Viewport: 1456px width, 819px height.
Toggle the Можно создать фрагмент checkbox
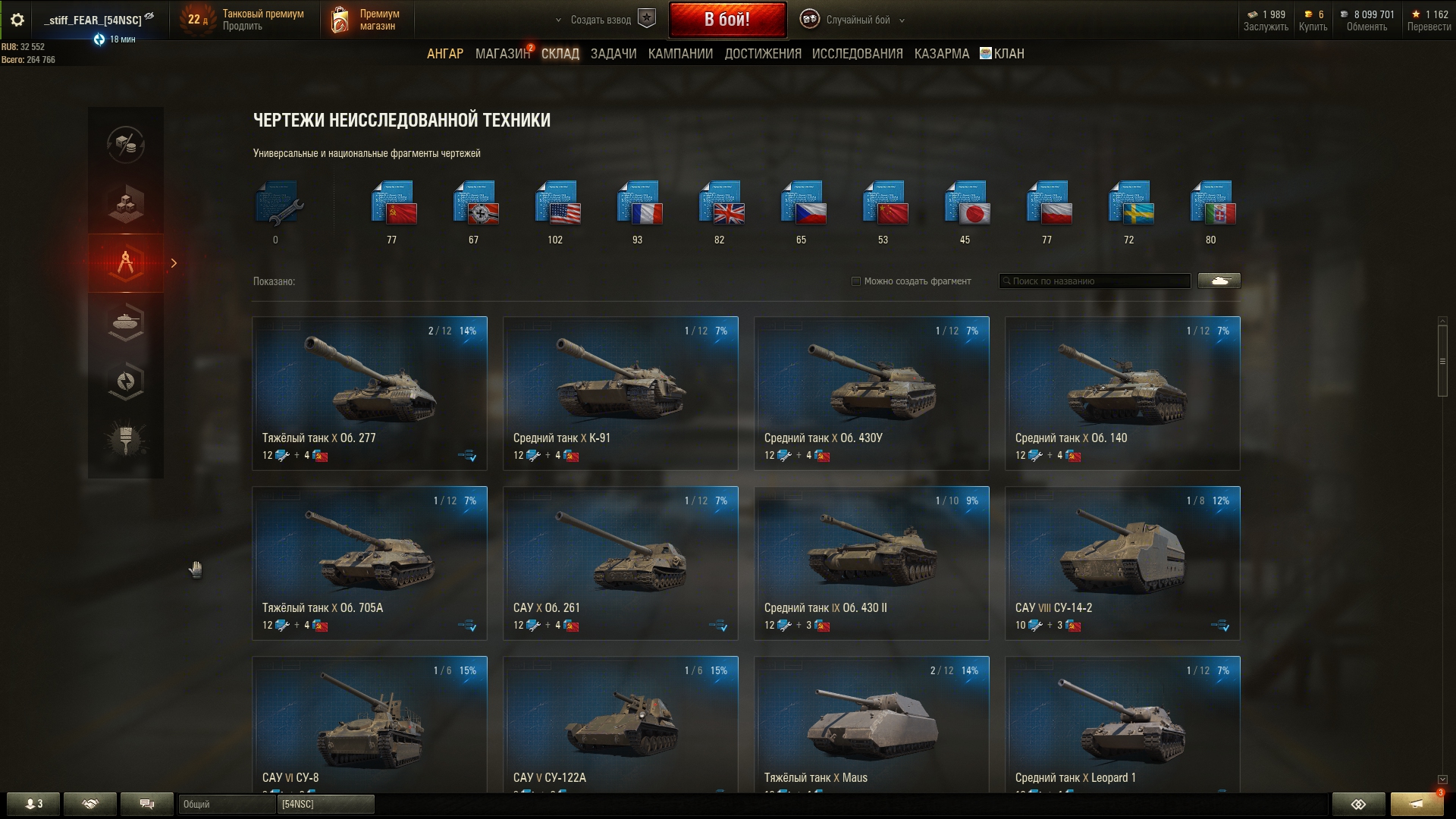coord(856,281)
